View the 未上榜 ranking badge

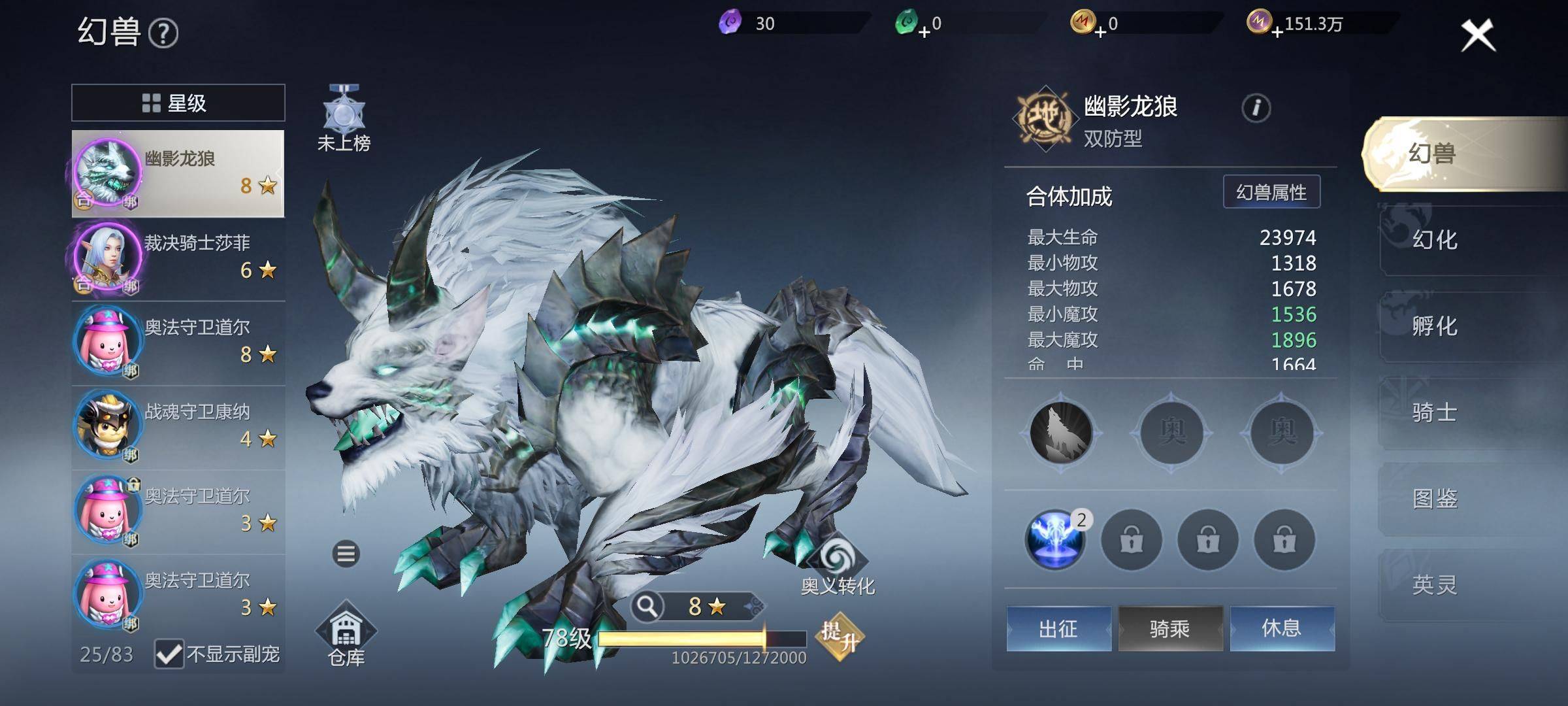[344, 118]
